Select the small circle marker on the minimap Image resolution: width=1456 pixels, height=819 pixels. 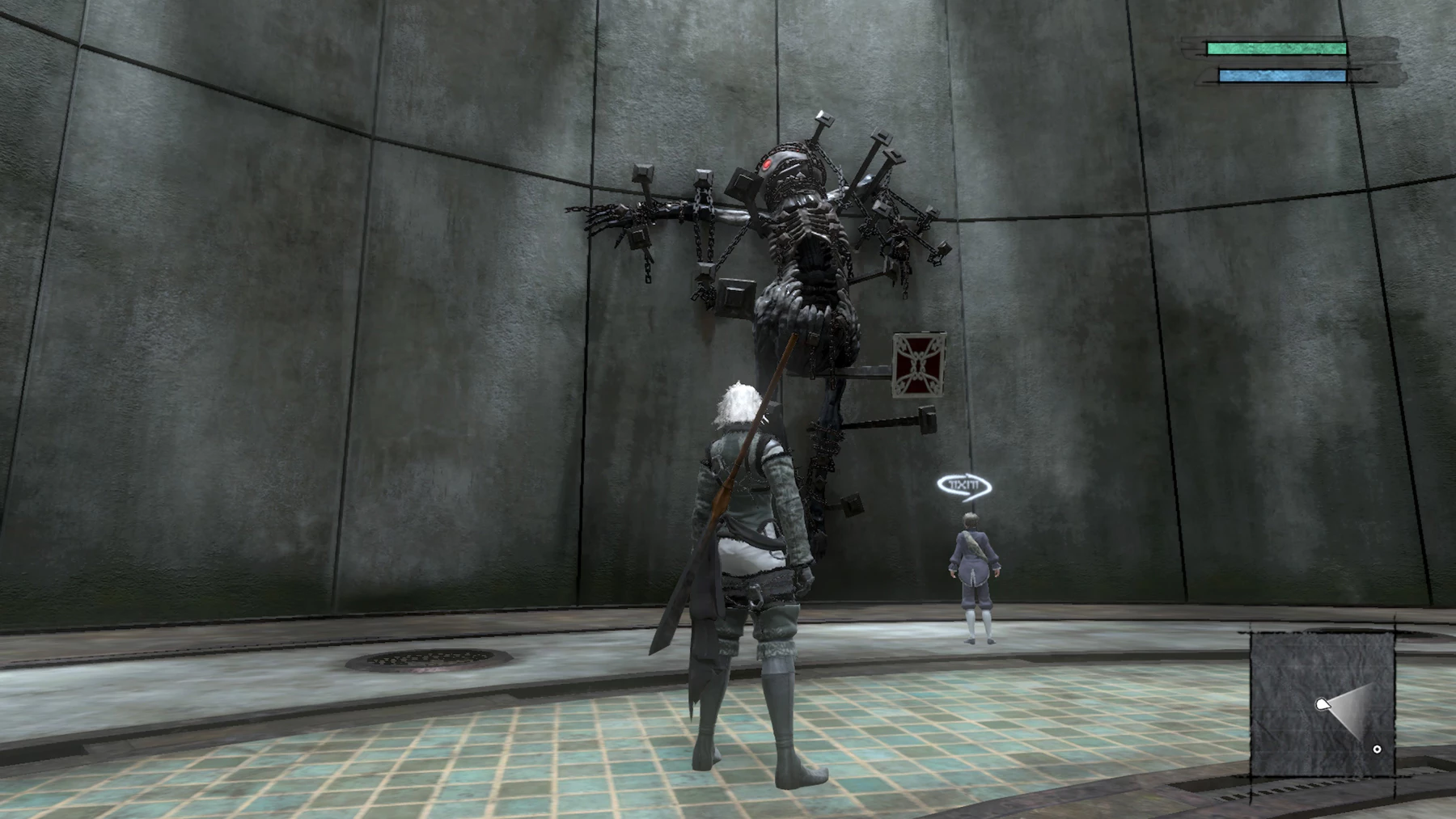[x=1377, y=749]
